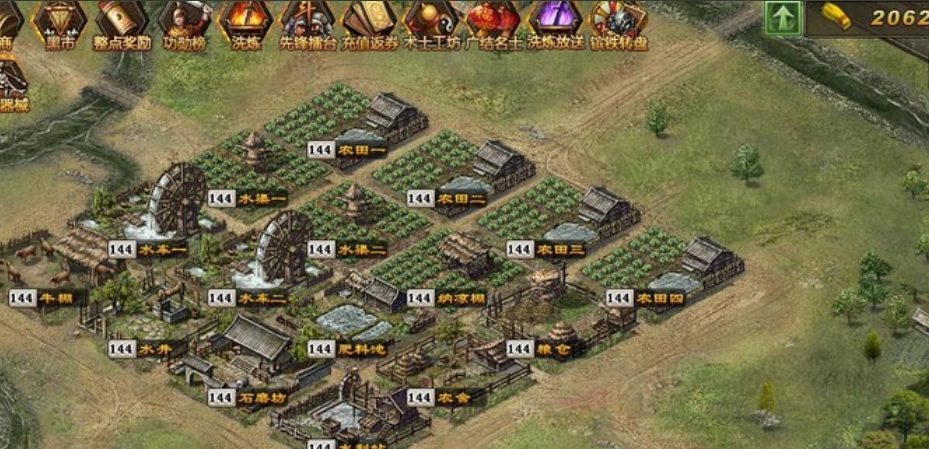
Task: Open the 工坊 workshop icon with the orb
Action: [432, 23]
